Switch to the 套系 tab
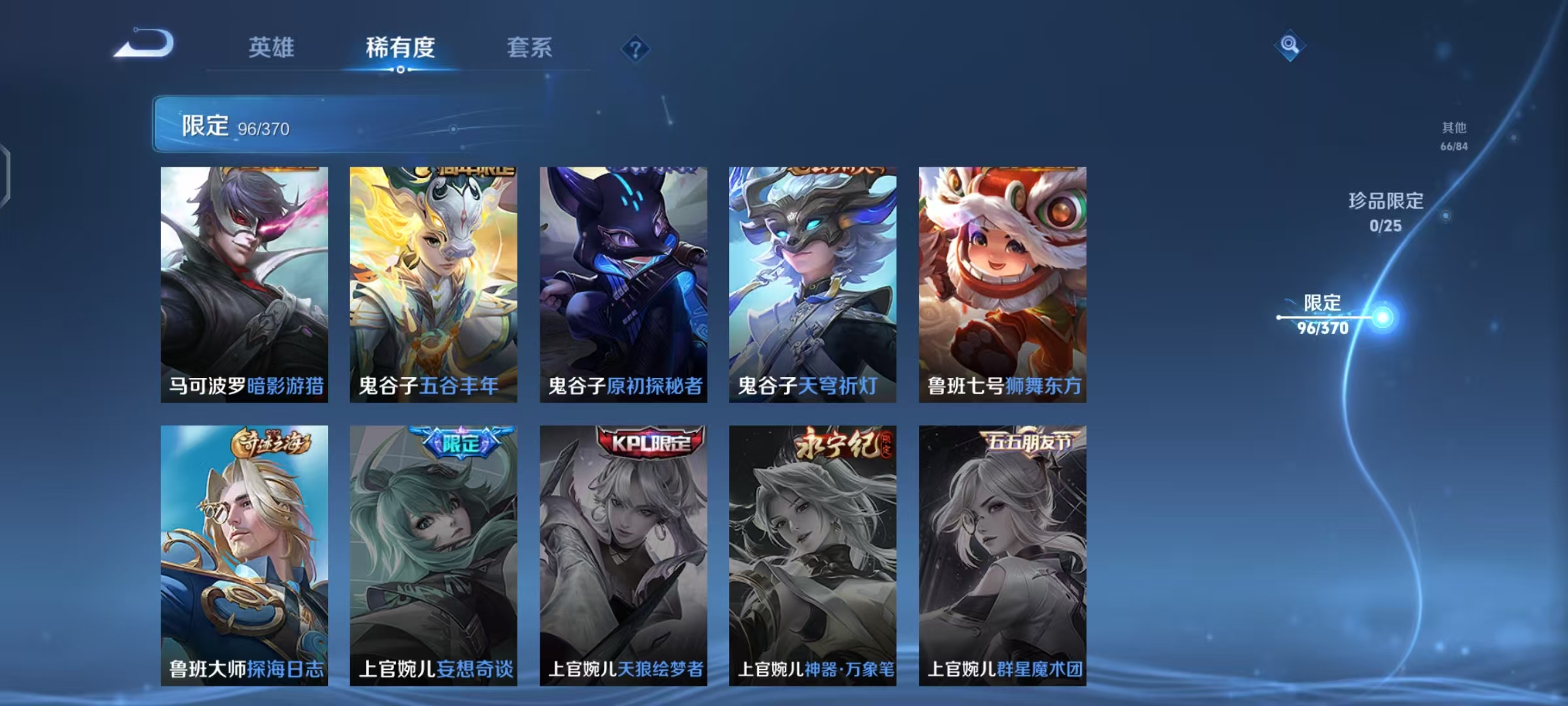Image resolution: width=1568 pixels, height=706 pixels. 530,49
